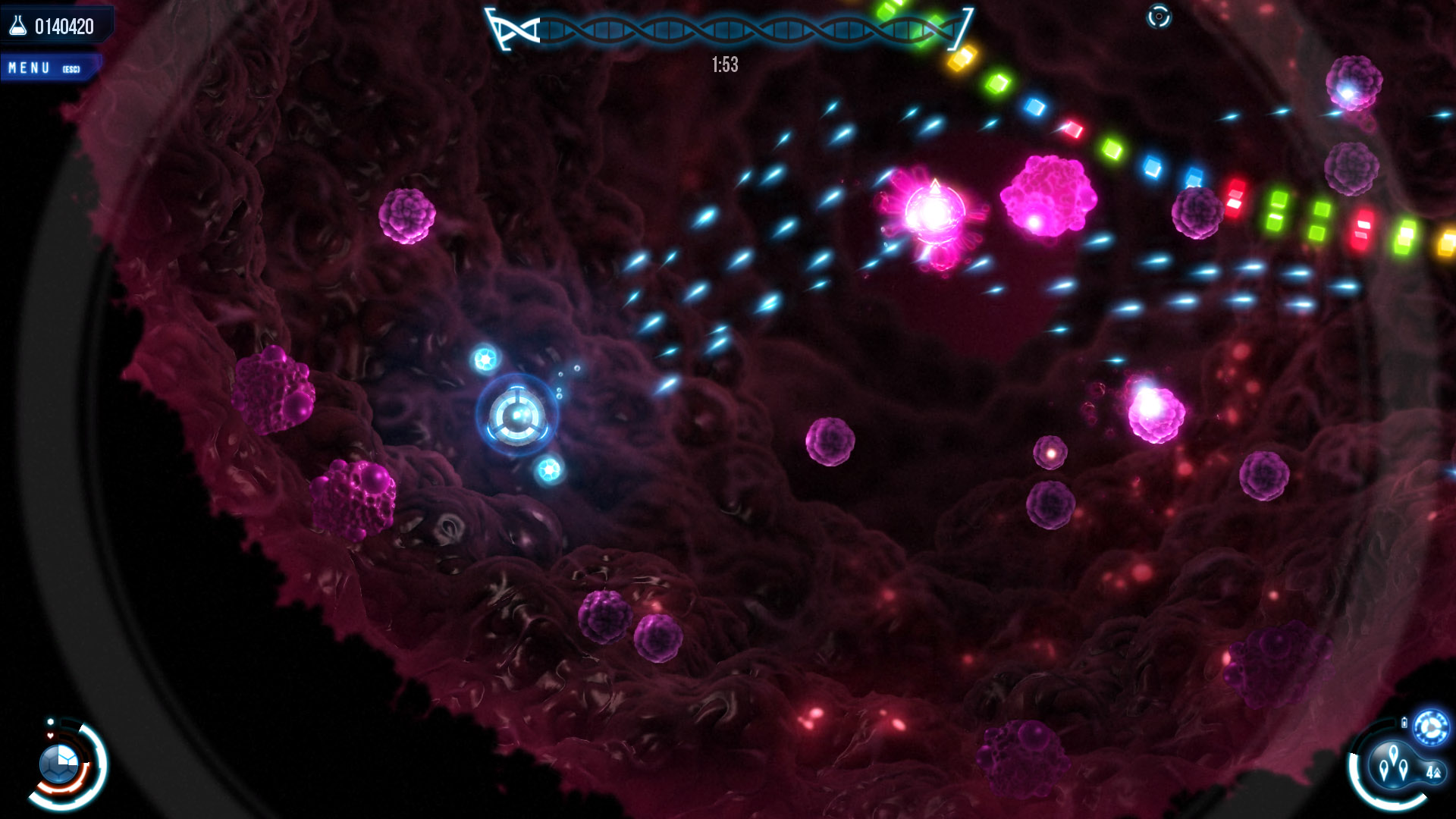Click the hexagonal shield orb icon
1456x819 pixels.
coord(59,763)
